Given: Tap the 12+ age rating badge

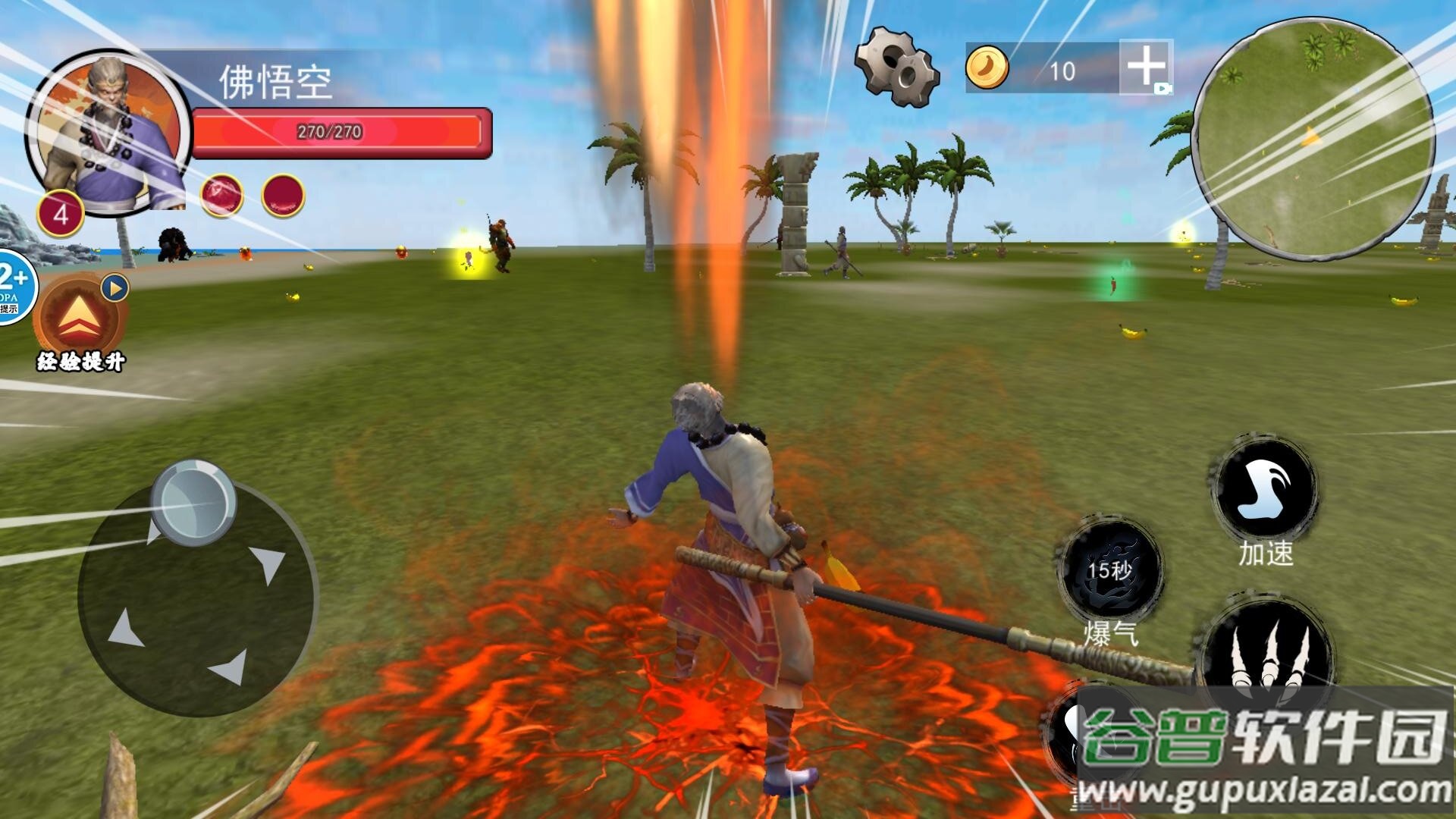Looking at the screenshot, I should click(x=14, y=286).
